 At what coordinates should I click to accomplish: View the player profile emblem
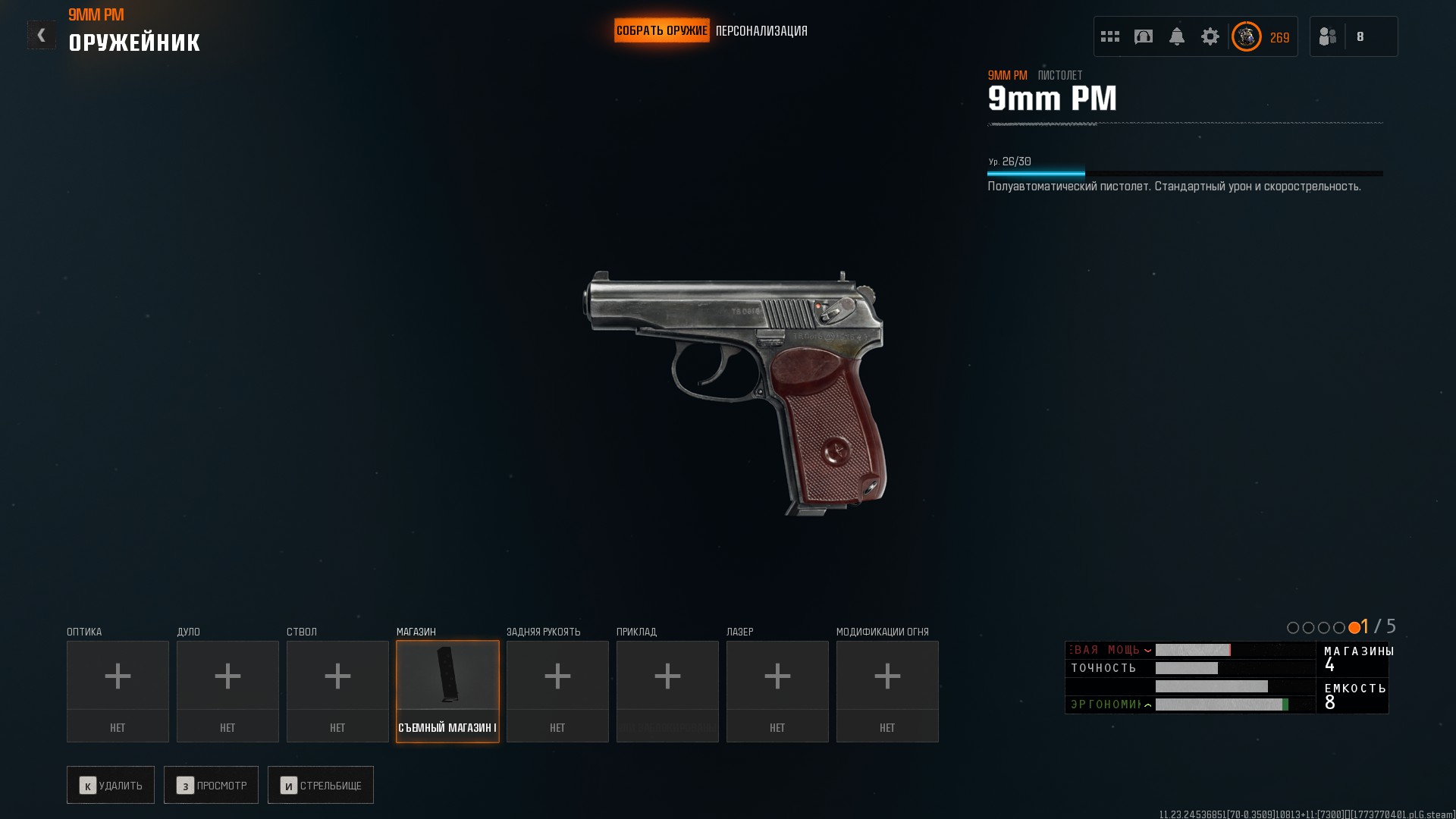coord(1246,36)
